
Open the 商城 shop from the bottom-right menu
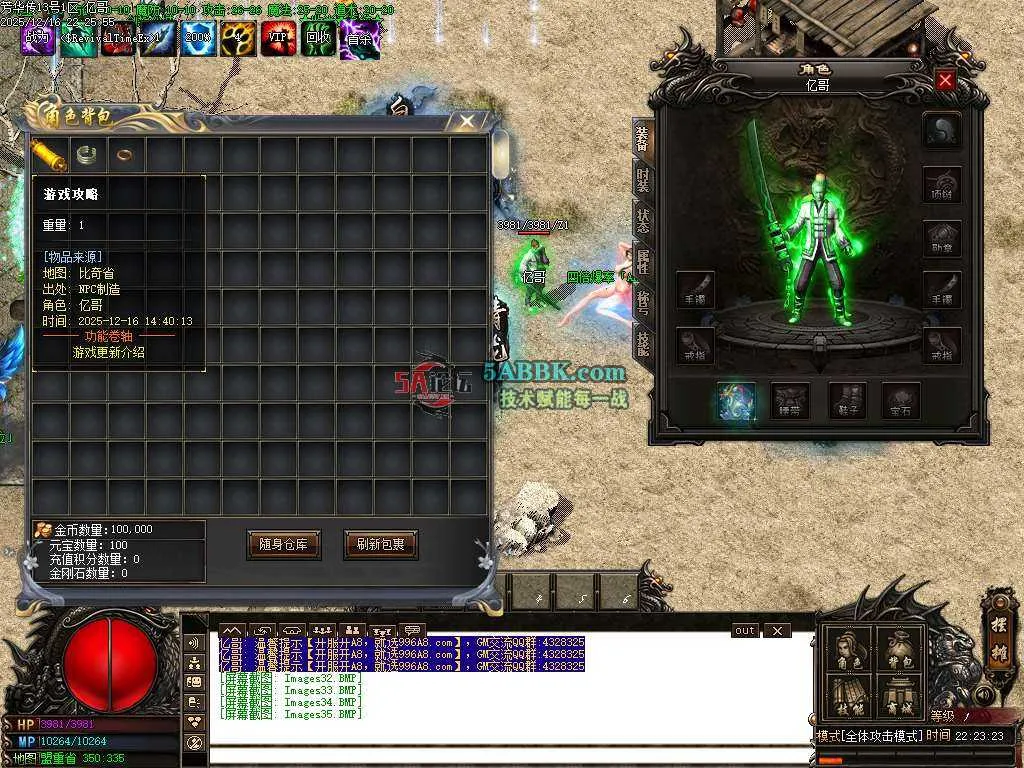900,695
